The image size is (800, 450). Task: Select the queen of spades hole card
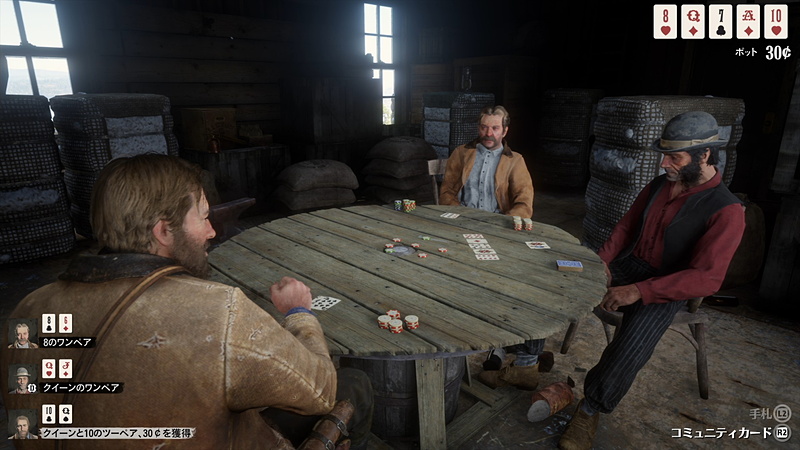click(65, 414)
